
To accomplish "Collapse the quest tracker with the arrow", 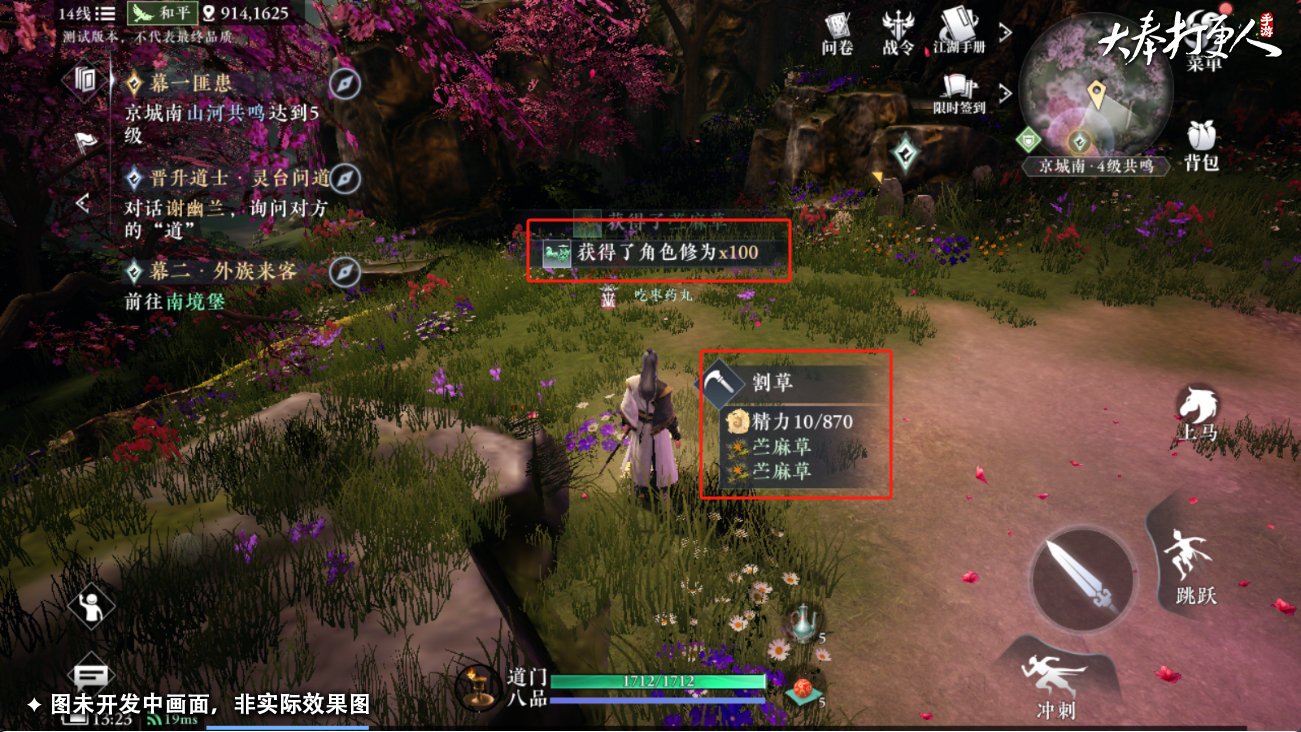I will (x=83, y=204).
